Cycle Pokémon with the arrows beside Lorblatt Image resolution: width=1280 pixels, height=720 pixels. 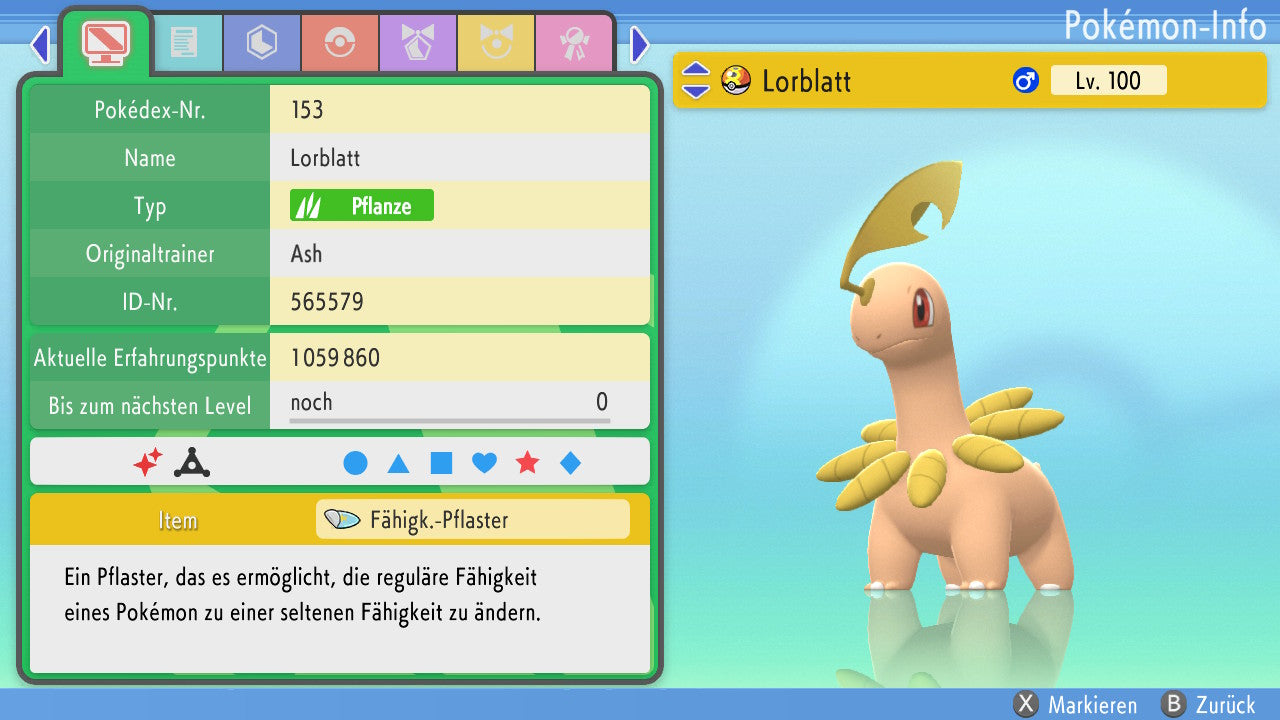click(x=695, y=81)
